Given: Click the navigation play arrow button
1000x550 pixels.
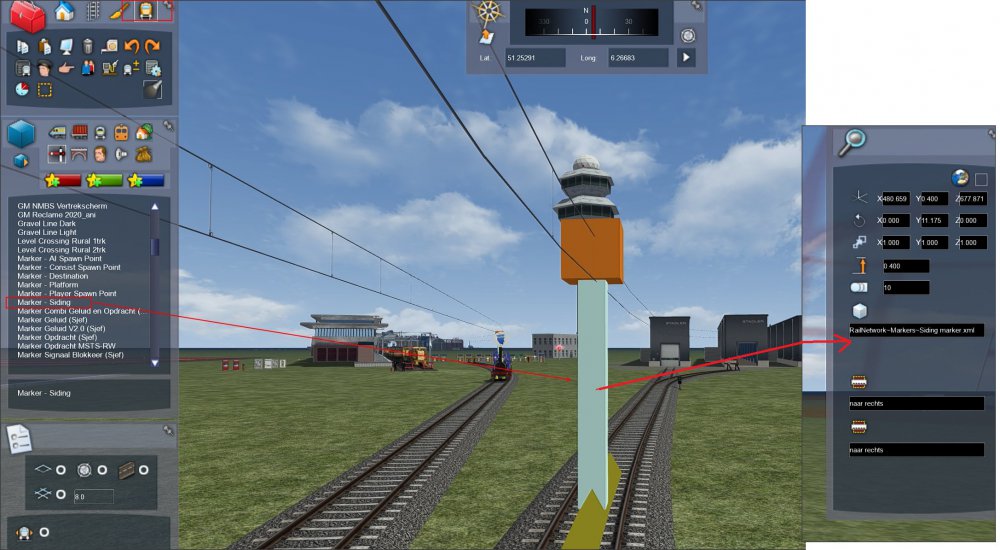Looking at the screenshot, I should (686, 58).
